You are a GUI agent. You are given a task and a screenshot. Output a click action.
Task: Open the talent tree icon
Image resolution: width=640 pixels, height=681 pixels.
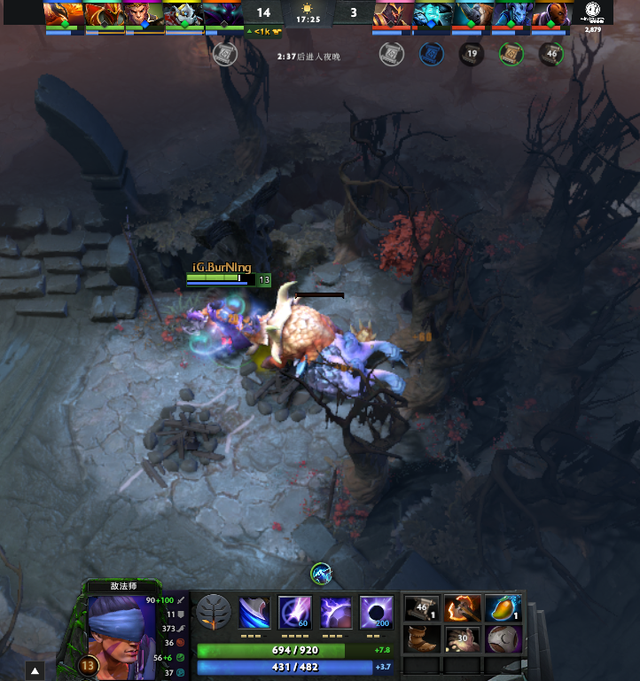[x=213, y=612]
